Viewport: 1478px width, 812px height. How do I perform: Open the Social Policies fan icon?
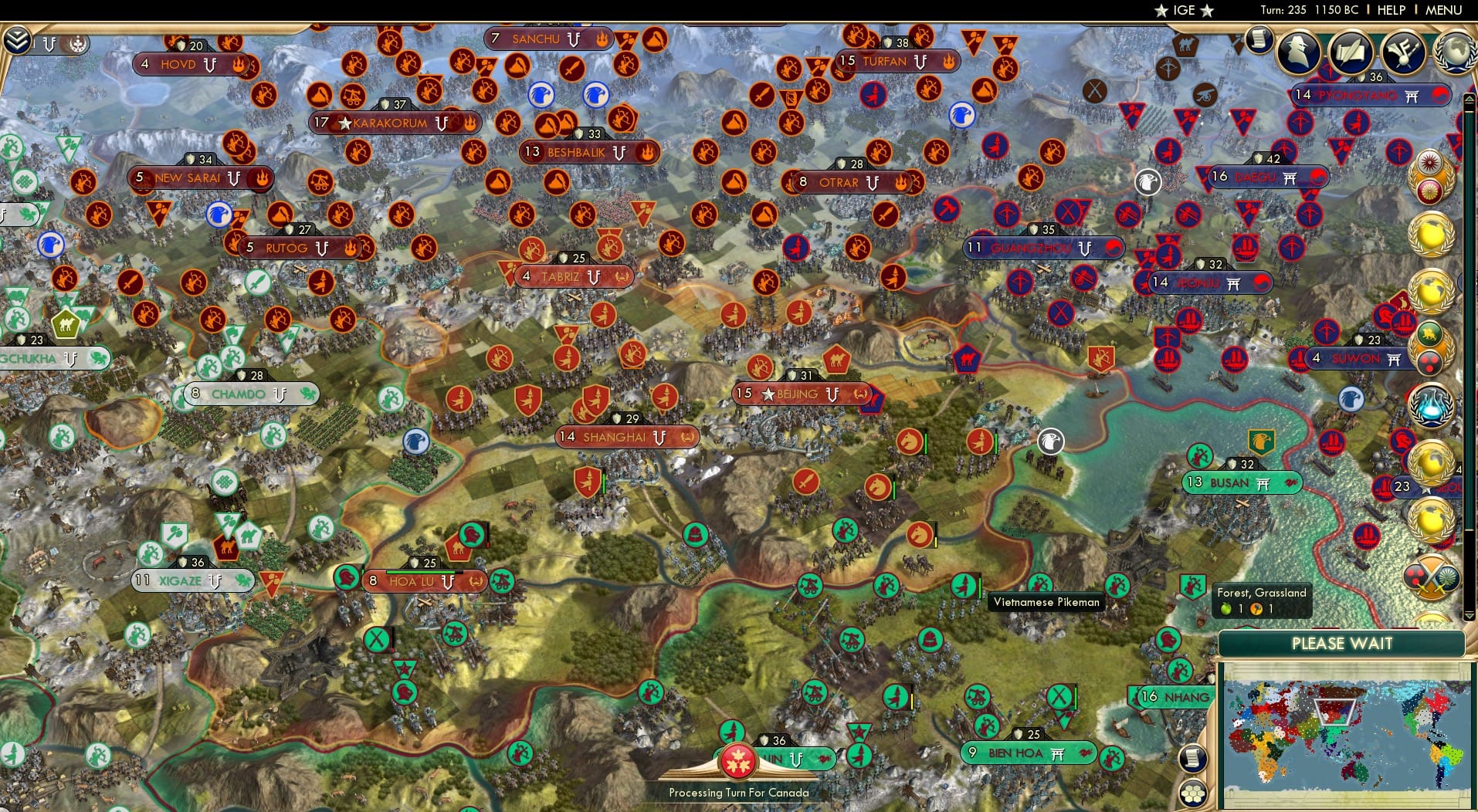[x=1405, y=52]
